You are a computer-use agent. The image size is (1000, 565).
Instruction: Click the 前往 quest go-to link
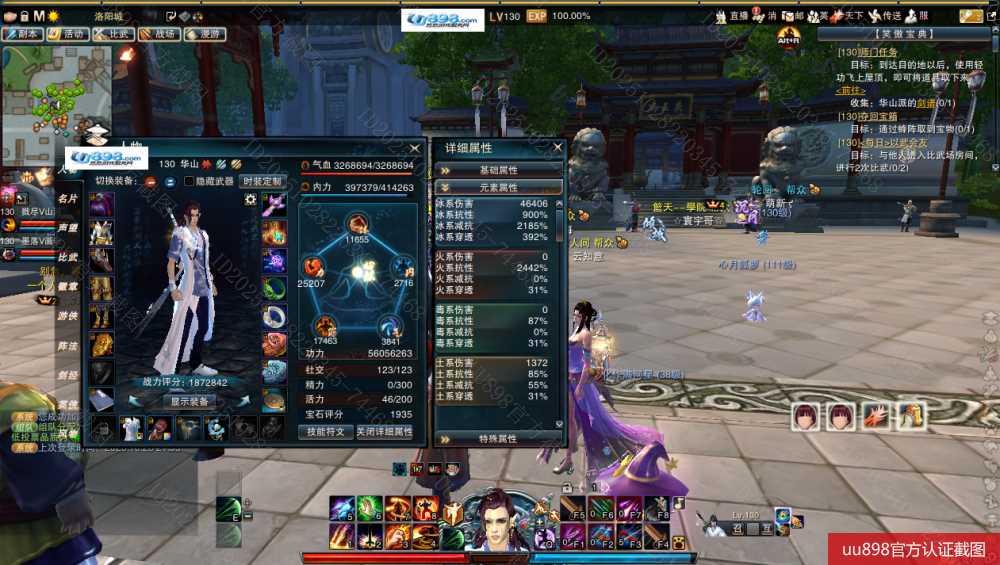pos(851,90)
